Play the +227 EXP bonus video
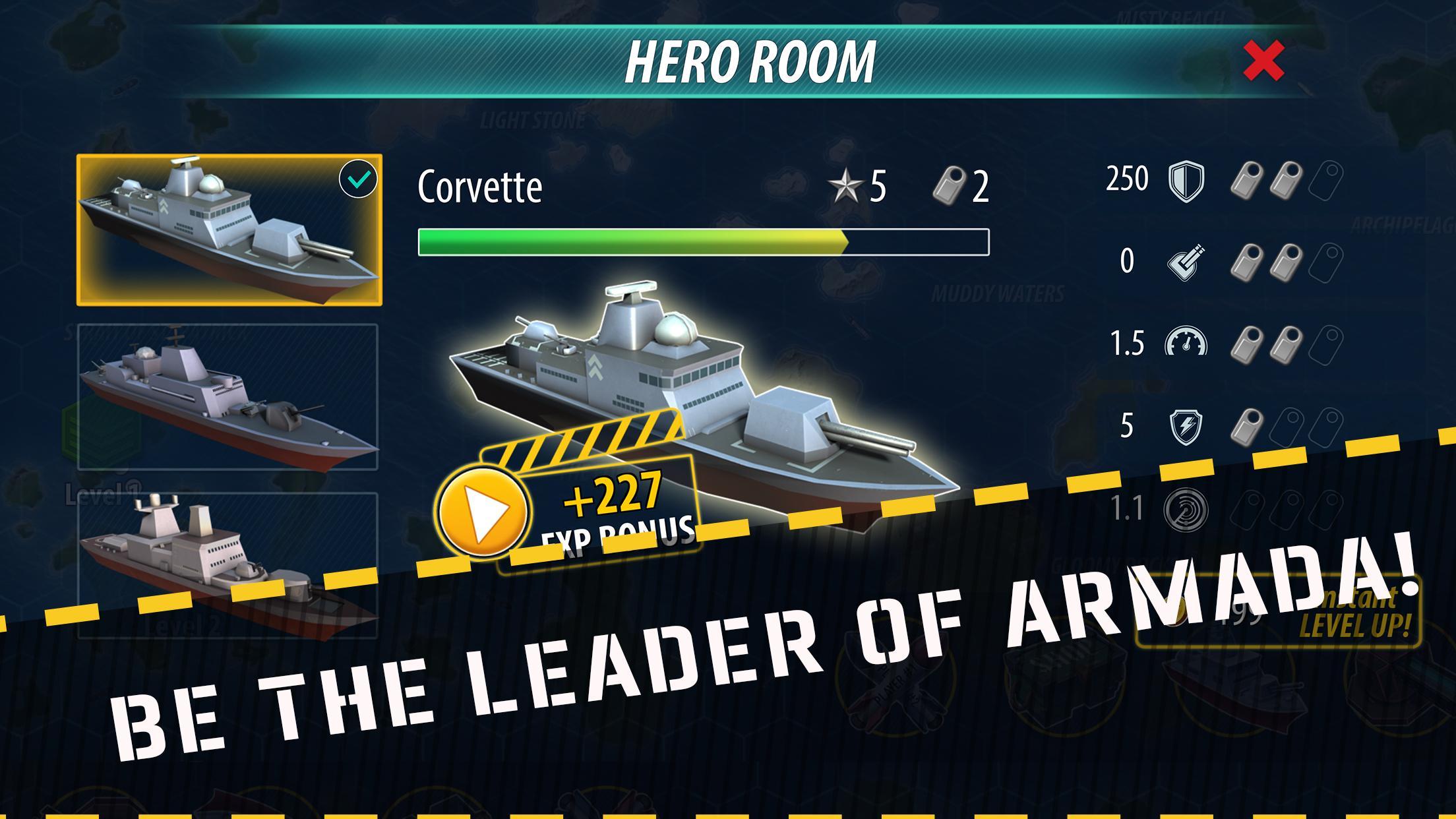This screenshot has width=1456, height=819. (482, 510)
